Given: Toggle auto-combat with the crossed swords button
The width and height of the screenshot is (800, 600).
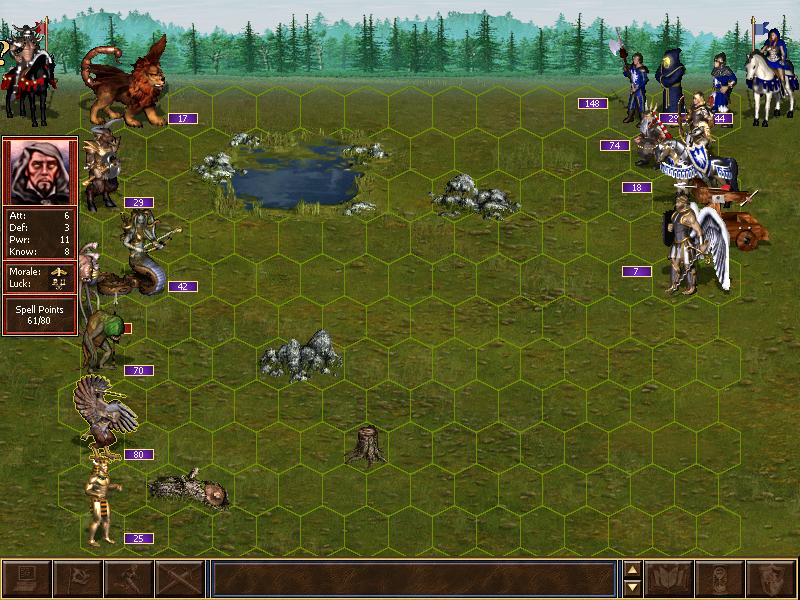Looking at the screenshot, I should tap(180, 579).
